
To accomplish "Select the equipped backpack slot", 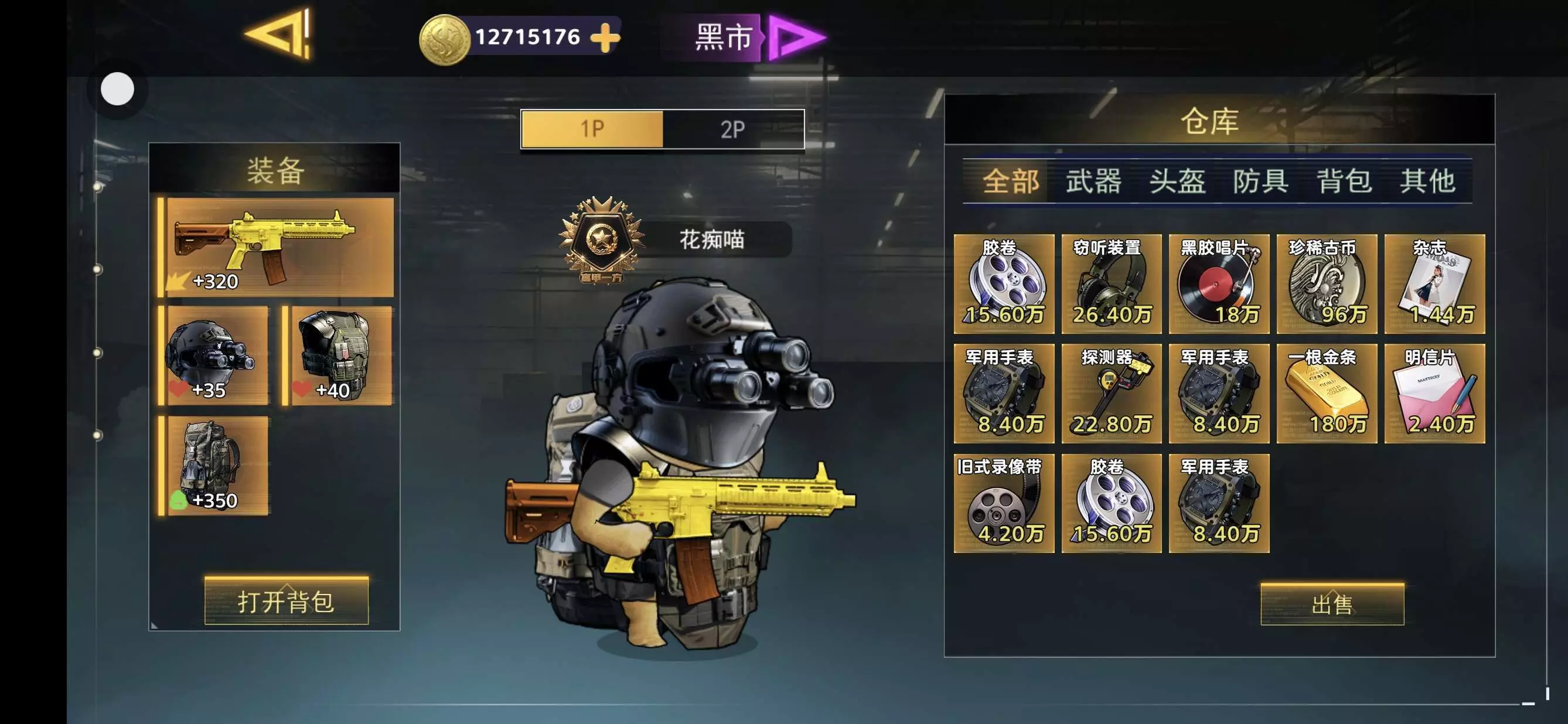I will coord(214,466).
